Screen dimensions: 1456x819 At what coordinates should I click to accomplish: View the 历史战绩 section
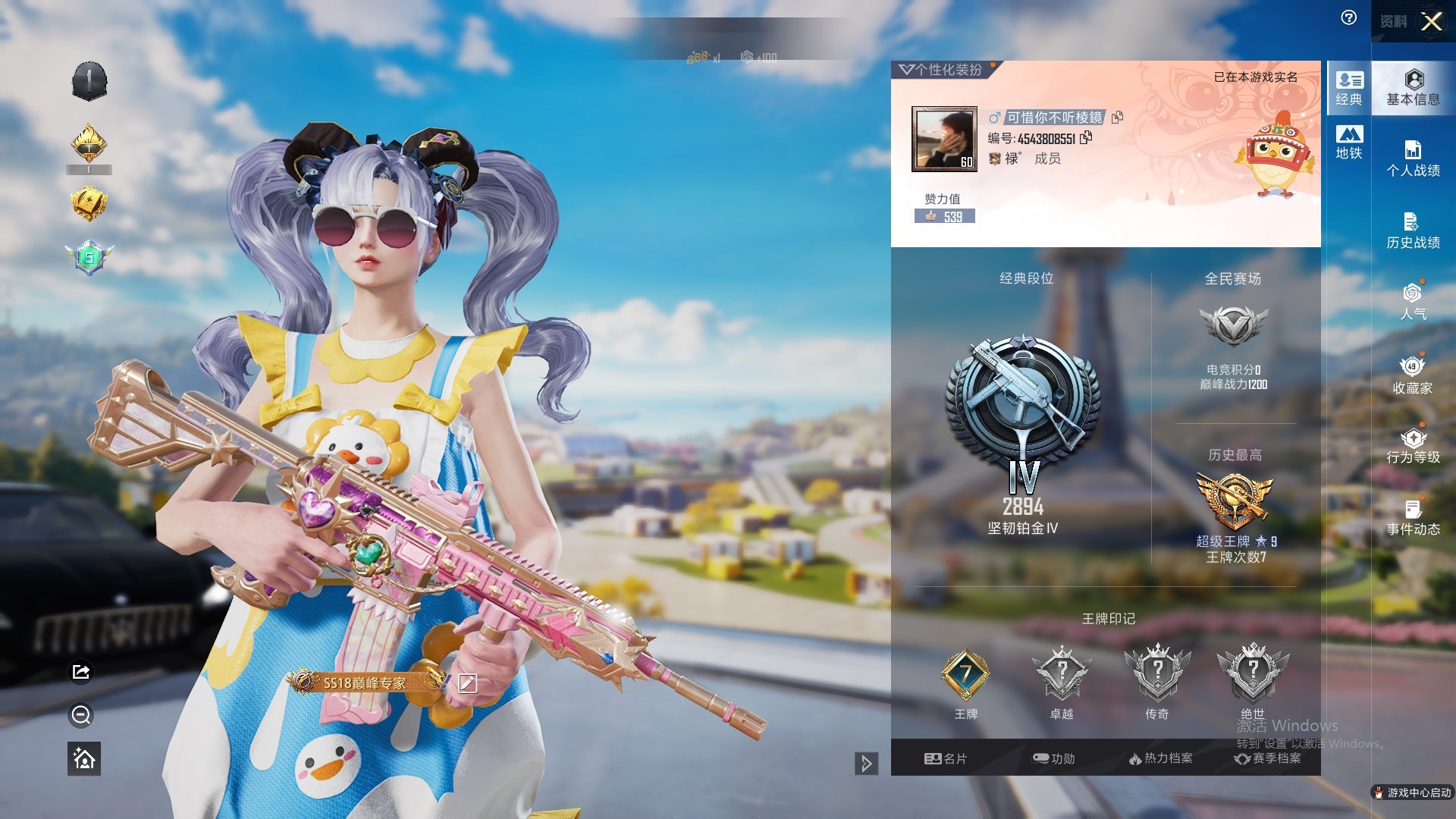[x=1413, y=231]
